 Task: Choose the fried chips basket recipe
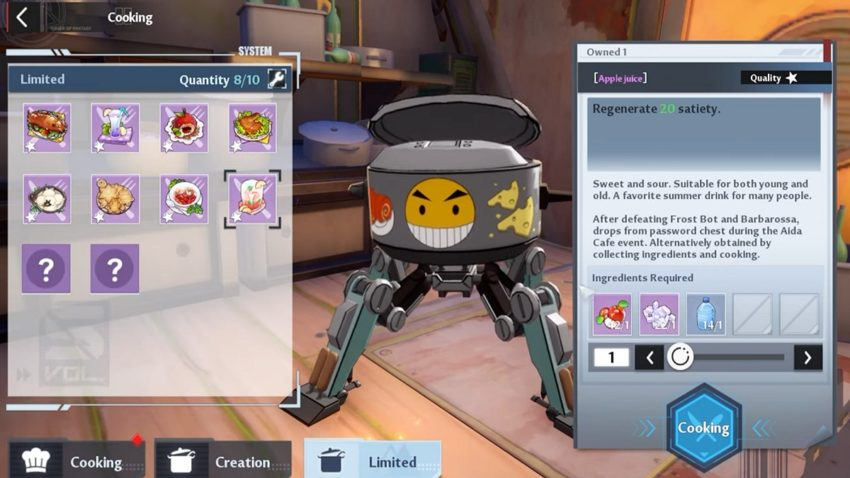tap(115, 198)
